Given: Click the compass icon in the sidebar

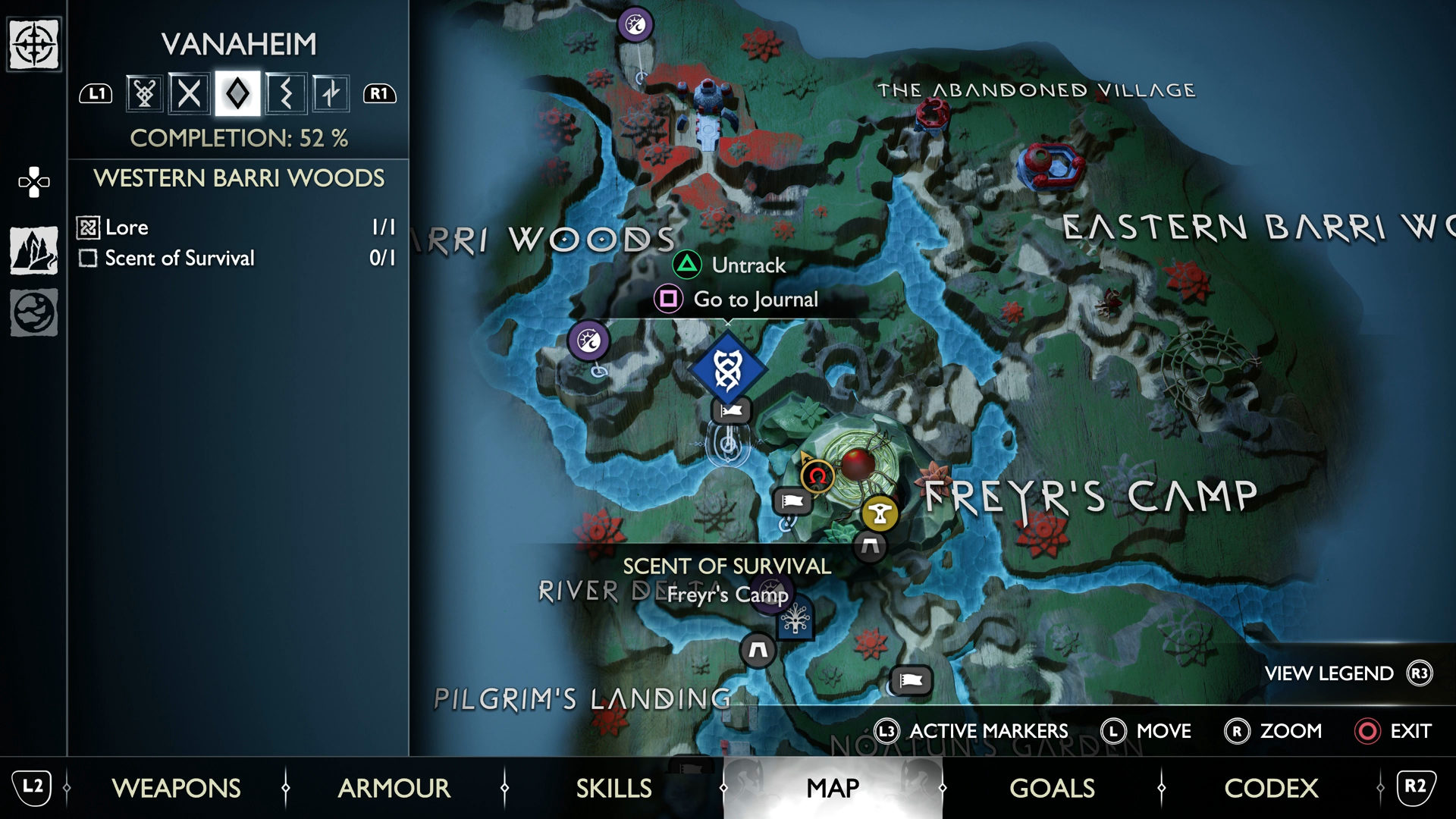Looking at the screenshot, I should click(x=34, y=45).
